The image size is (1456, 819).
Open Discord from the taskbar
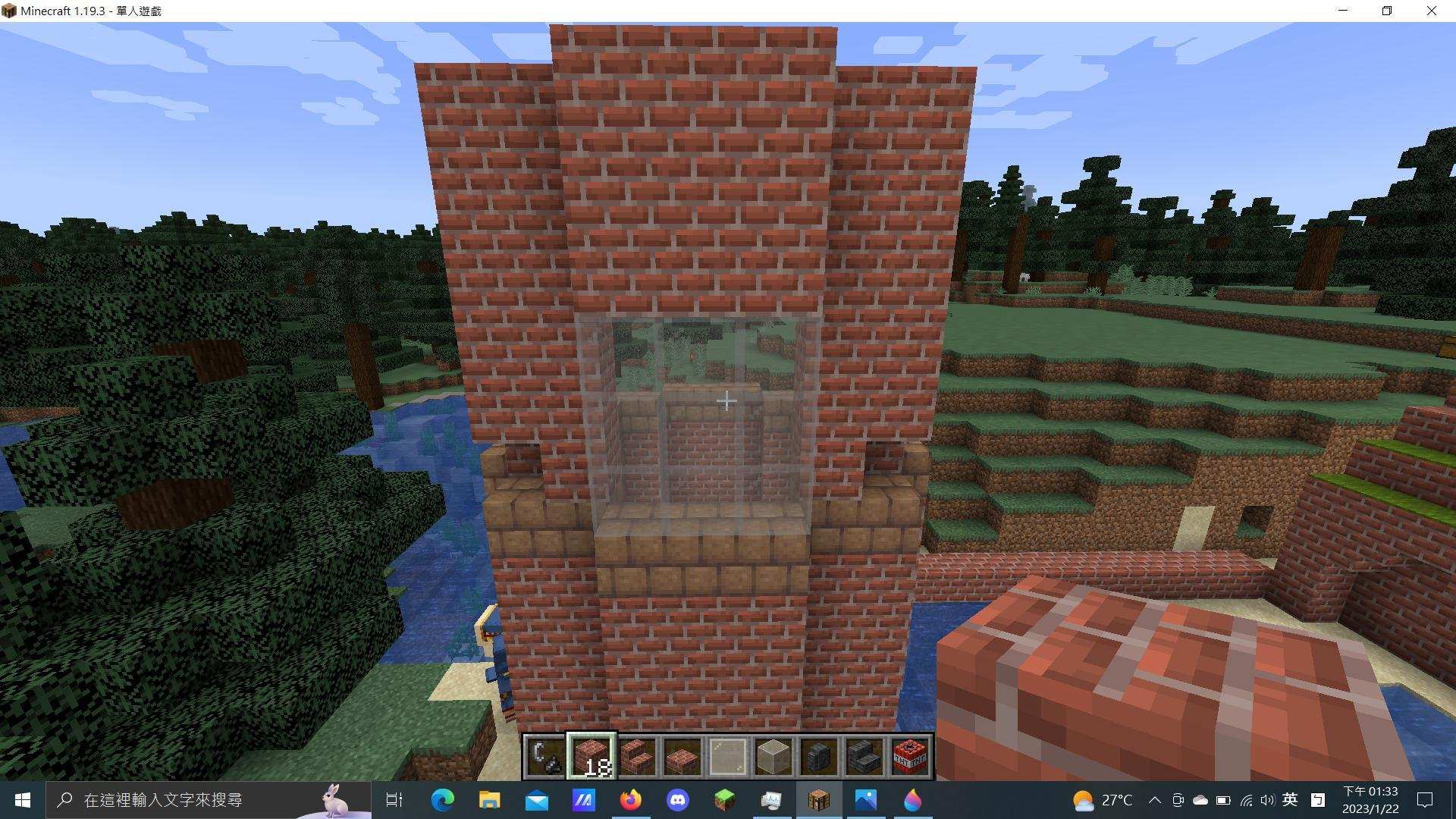click(677, 800)
